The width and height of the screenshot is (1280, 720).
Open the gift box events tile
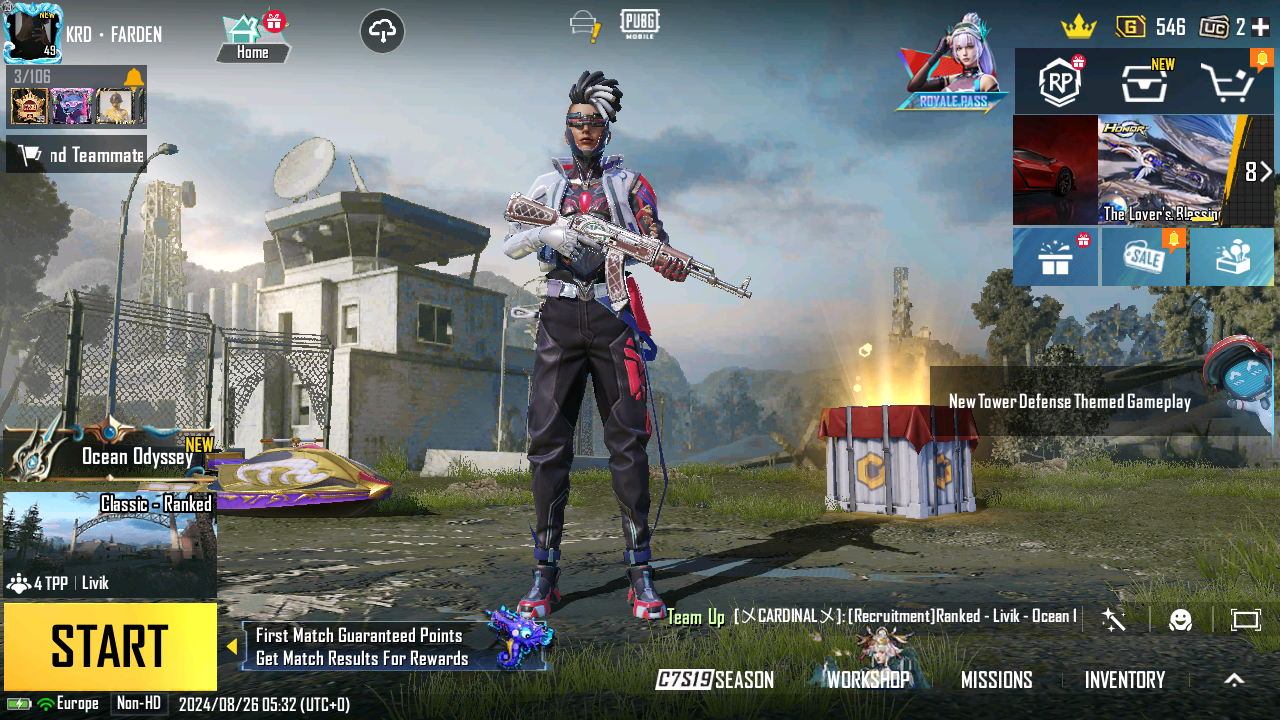(x=1055, y=258)
